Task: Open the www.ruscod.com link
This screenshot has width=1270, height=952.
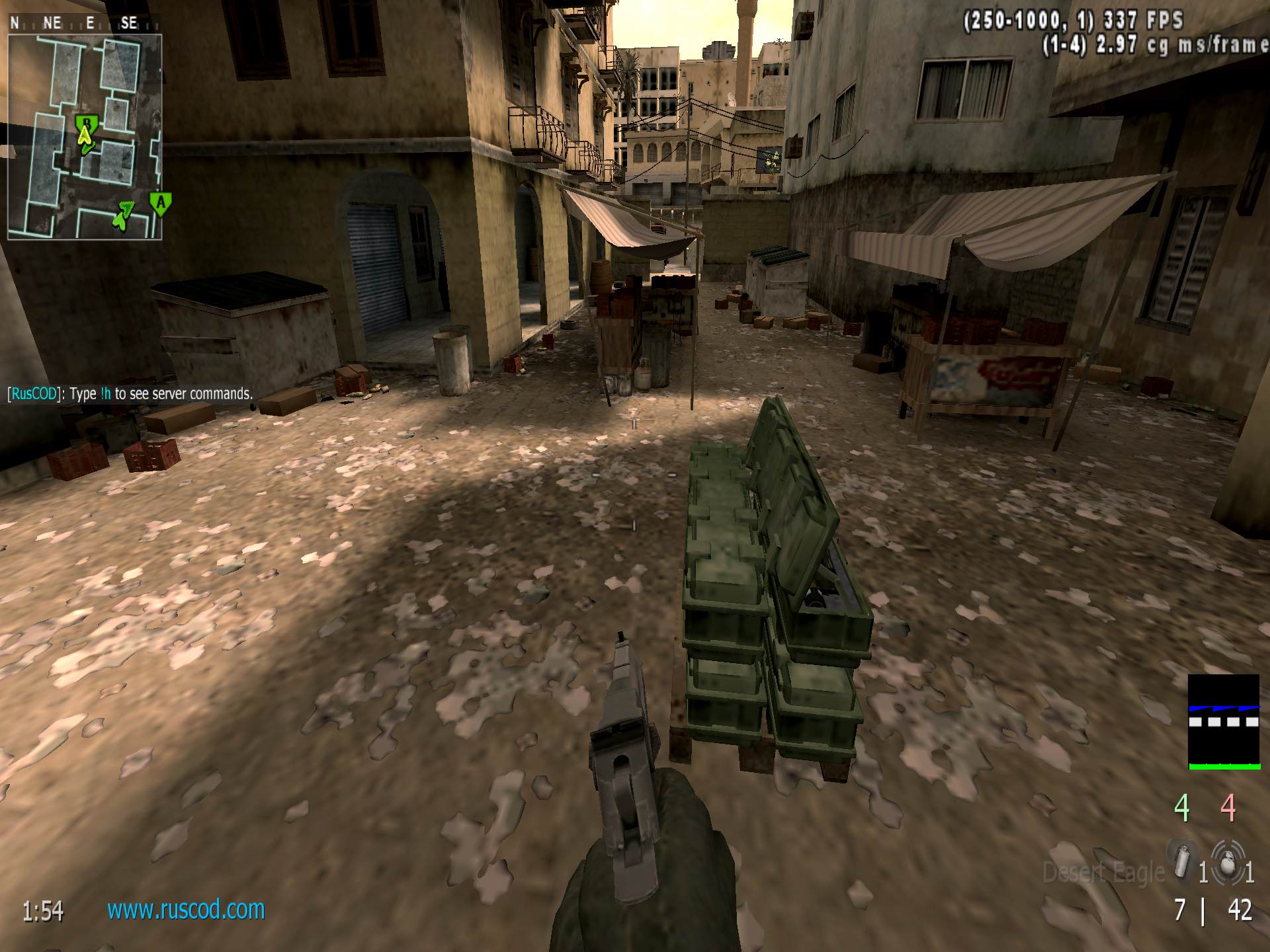Action: [186, 910]
